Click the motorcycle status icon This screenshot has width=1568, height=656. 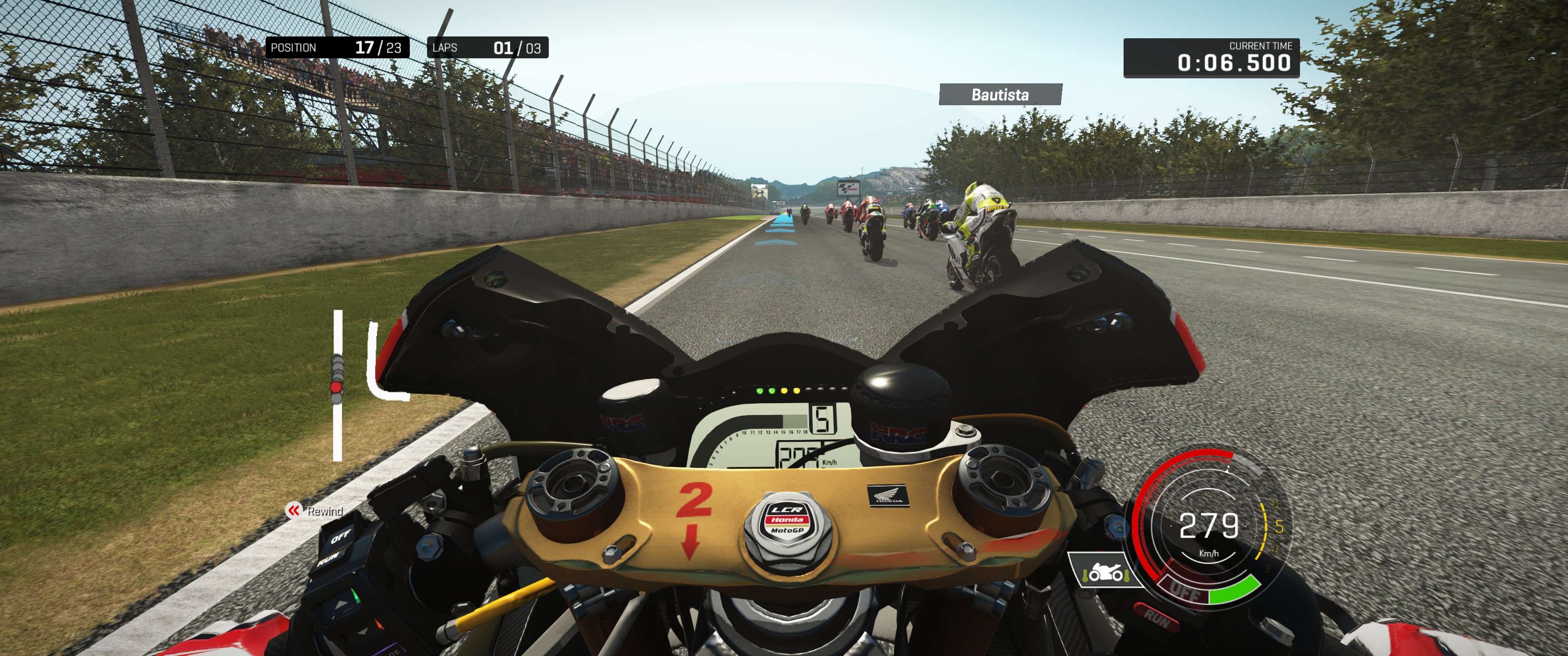1104,571
